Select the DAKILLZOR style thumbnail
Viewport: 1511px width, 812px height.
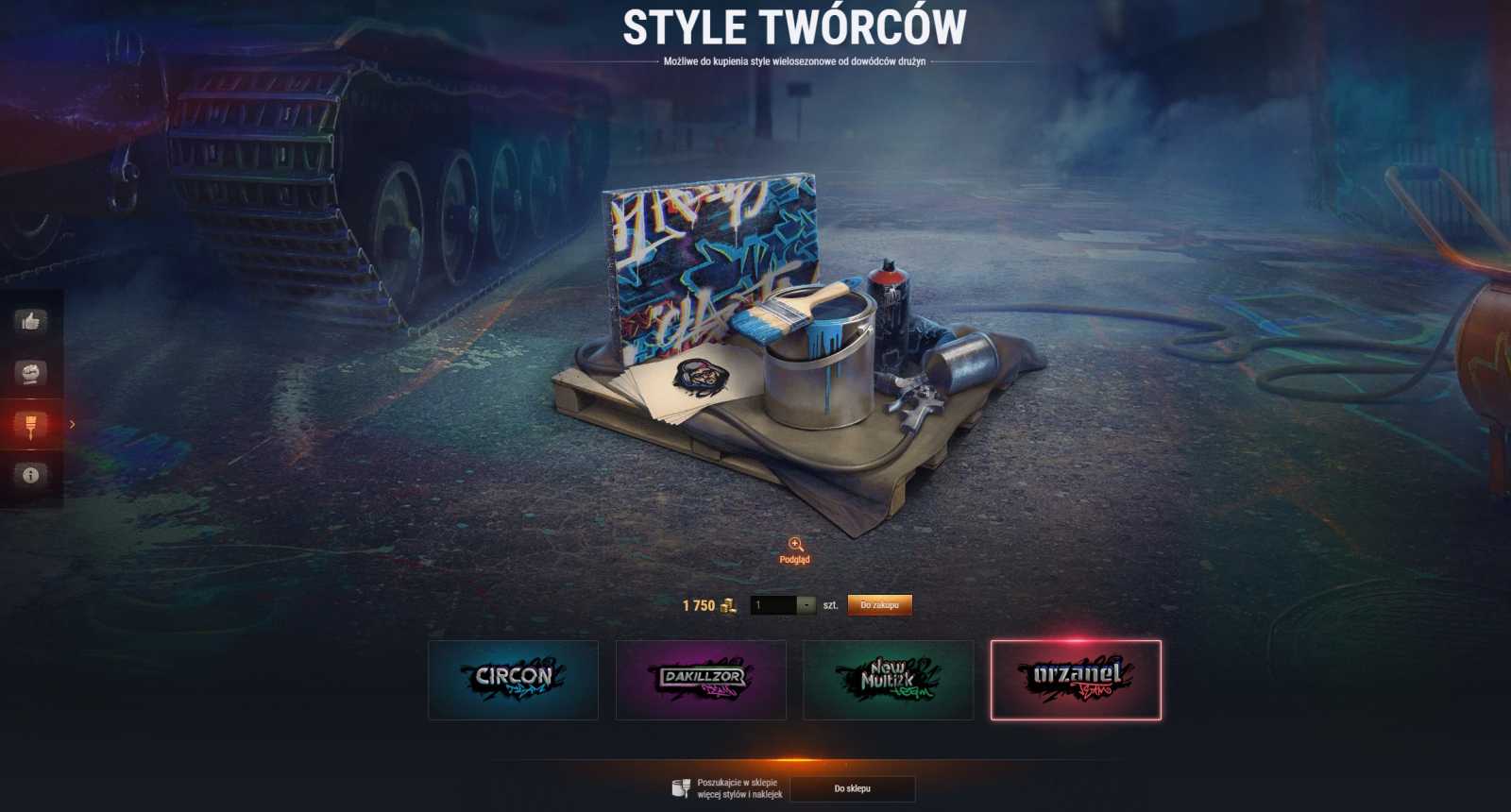[701, 679]
